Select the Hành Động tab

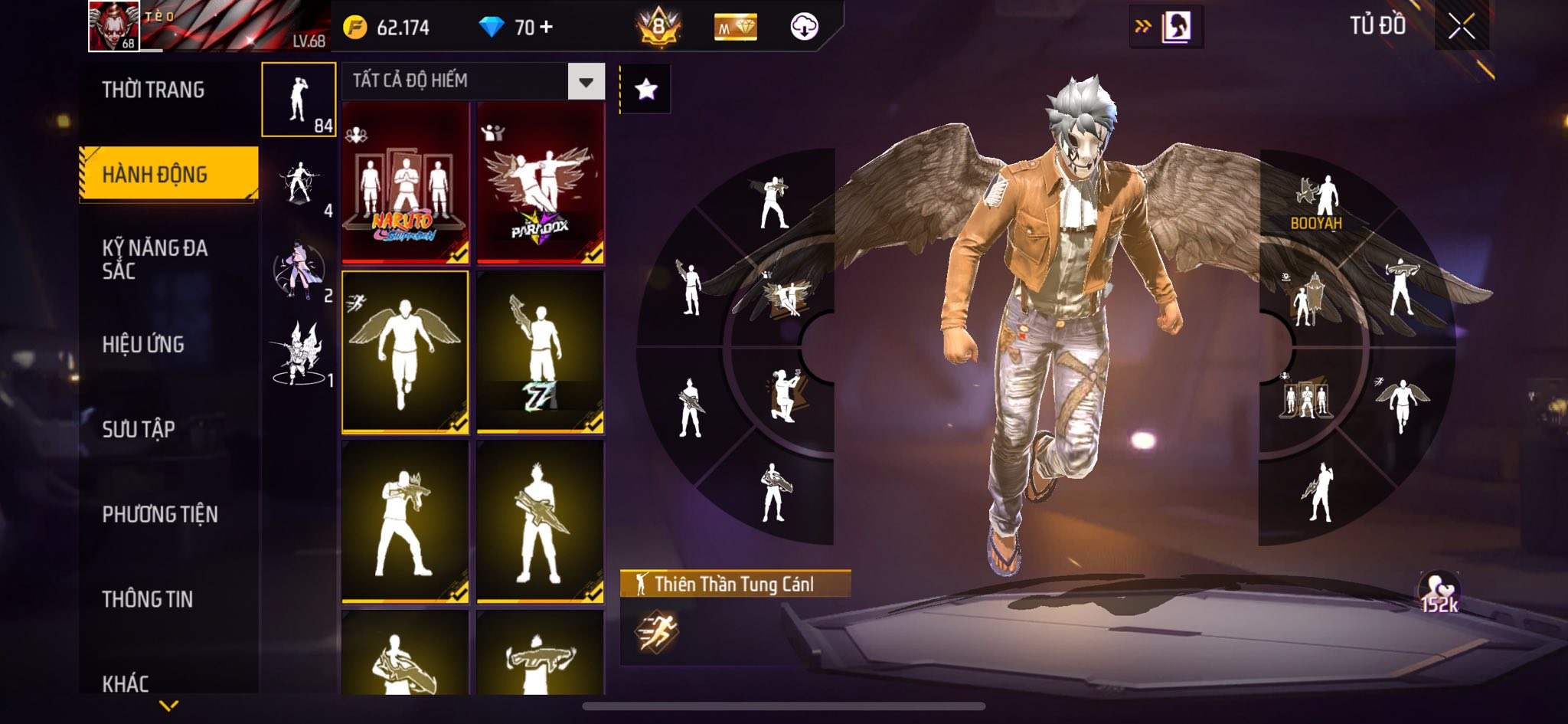[155, 175]
